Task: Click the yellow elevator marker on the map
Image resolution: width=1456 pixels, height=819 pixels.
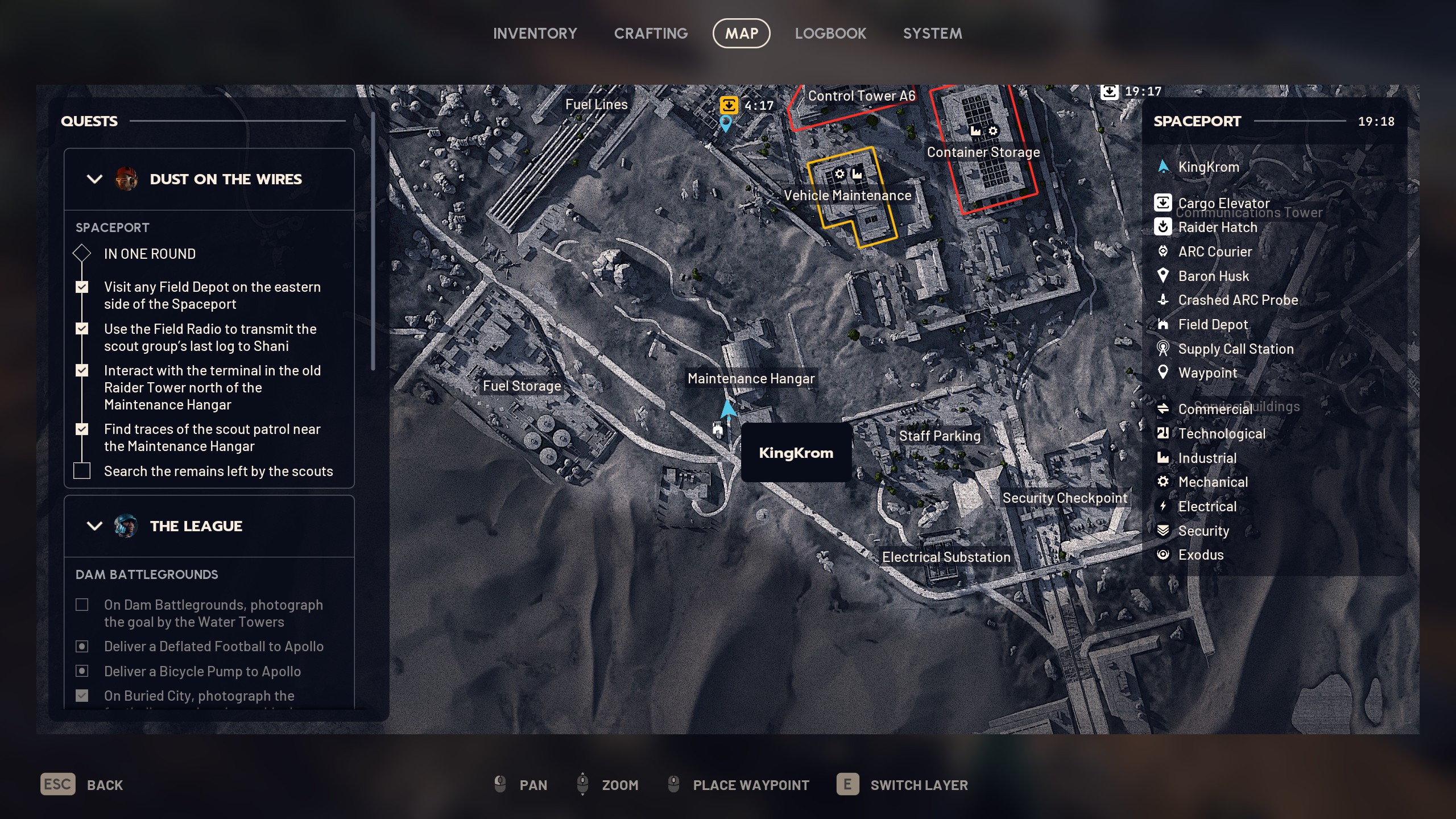Action: [x=729, y=105]
